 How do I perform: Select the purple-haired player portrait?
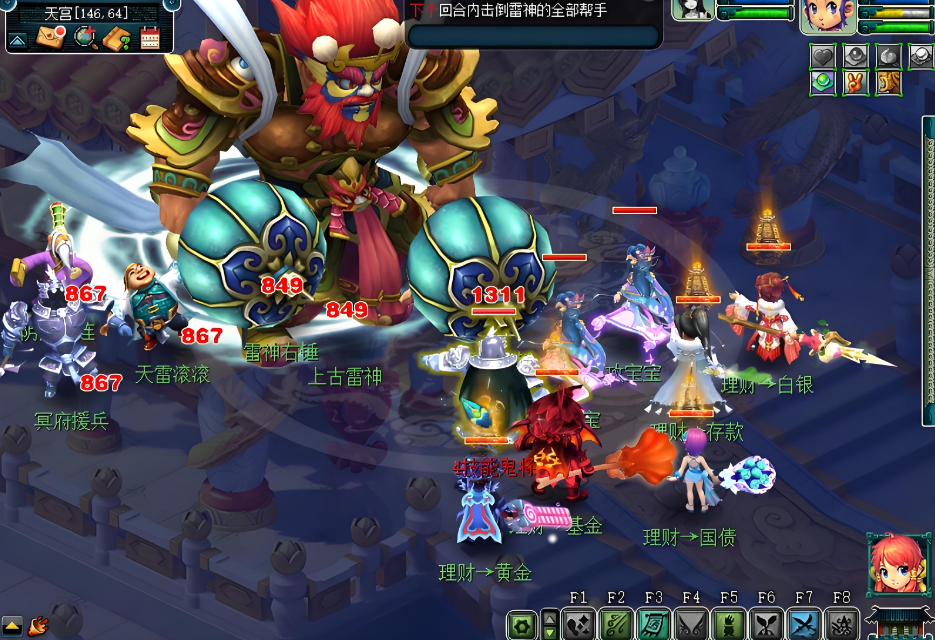(x=827, y=16)
